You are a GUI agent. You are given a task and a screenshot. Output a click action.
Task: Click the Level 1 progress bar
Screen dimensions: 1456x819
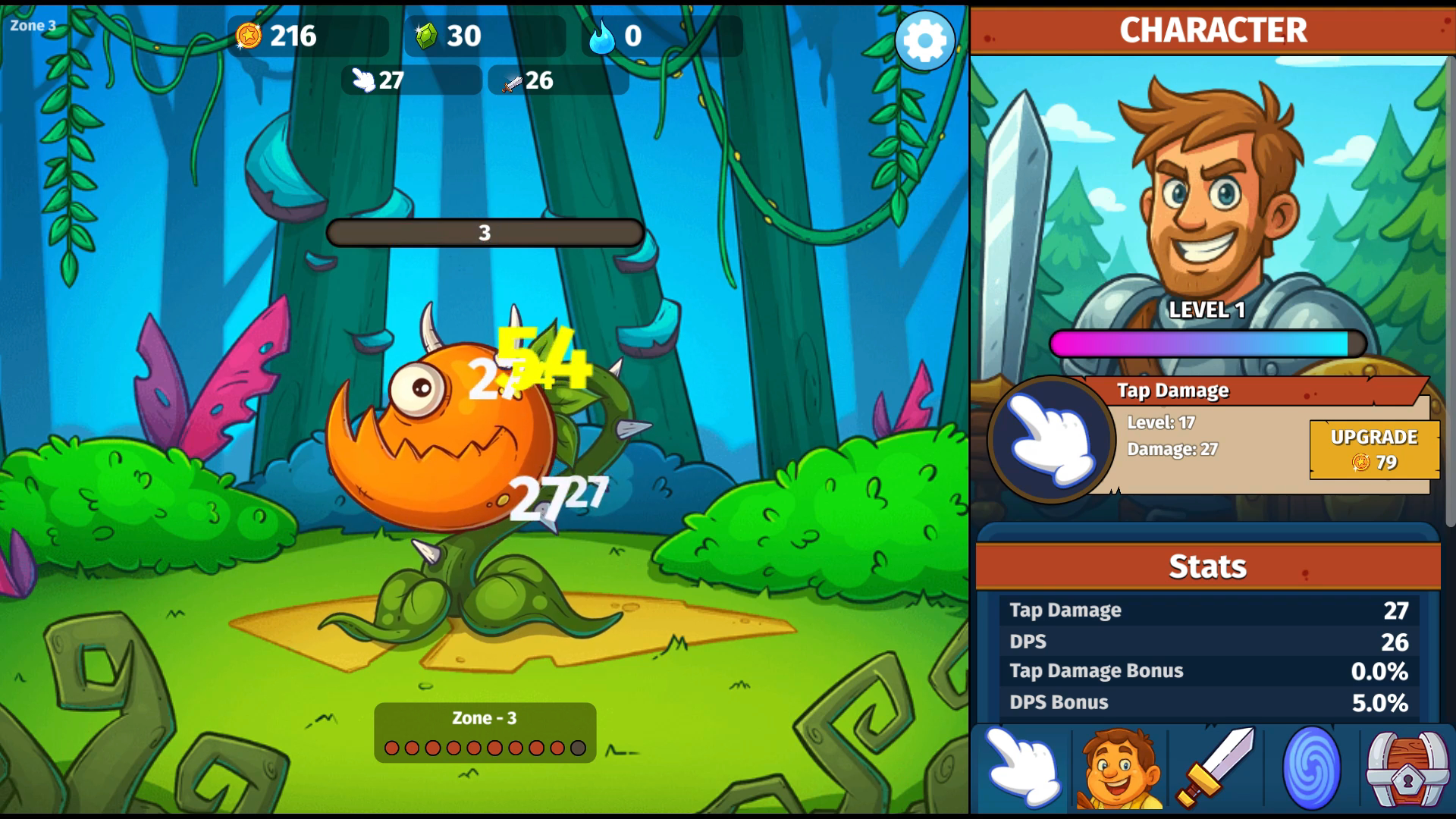click(1211, 343)
